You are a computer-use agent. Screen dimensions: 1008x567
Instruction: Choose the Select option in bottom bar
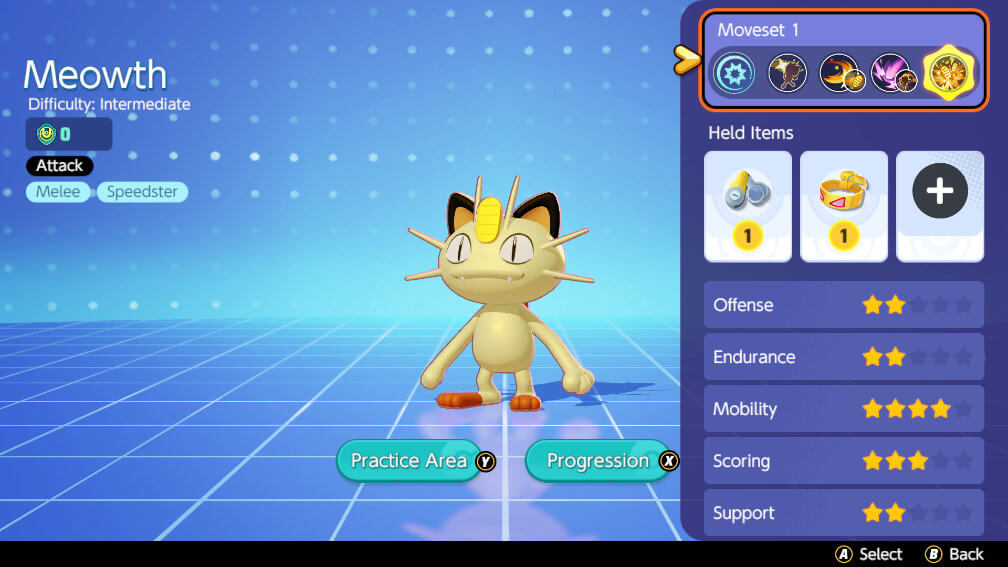(869, 554)
